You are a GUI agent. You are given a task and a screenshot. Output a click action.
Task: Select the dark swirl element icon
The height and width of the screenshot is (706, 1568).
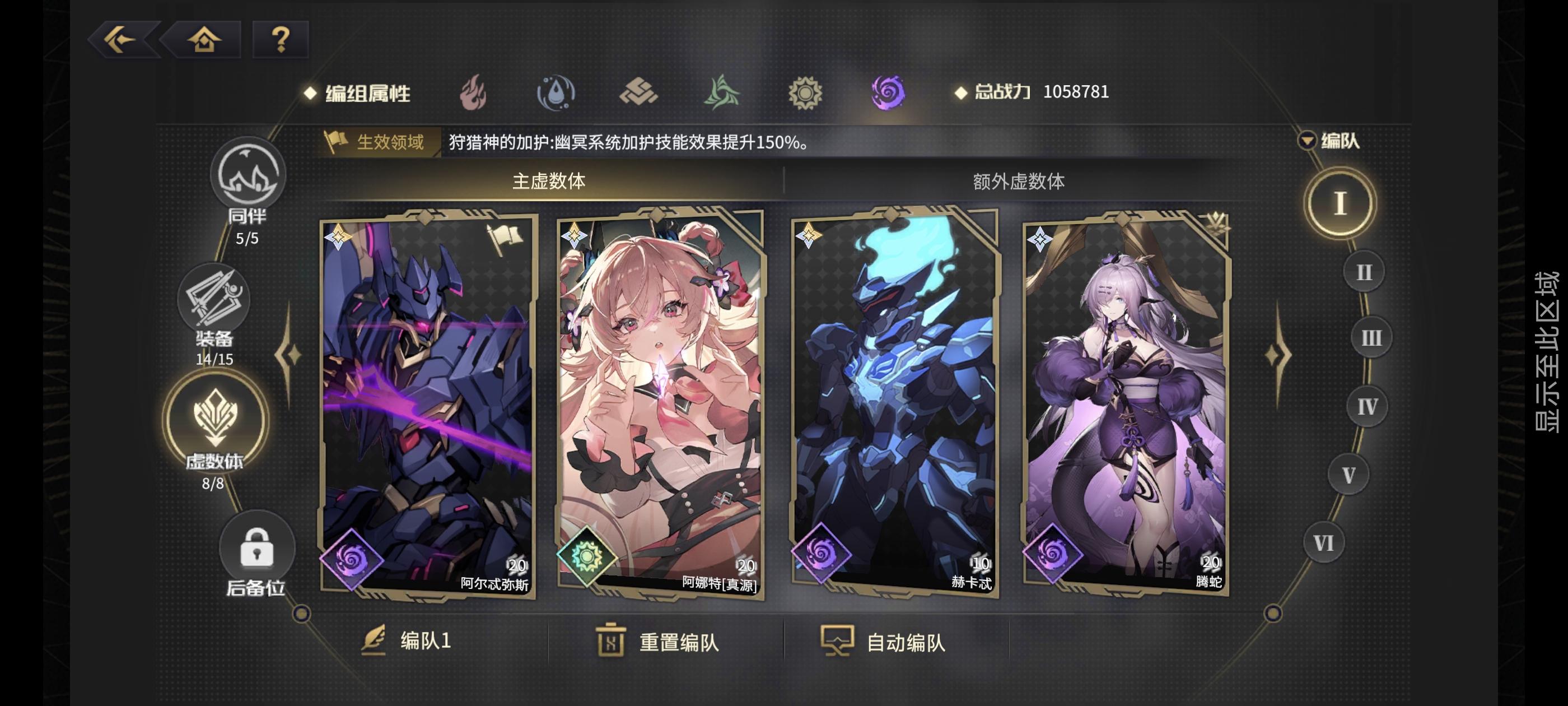[888, 92]
